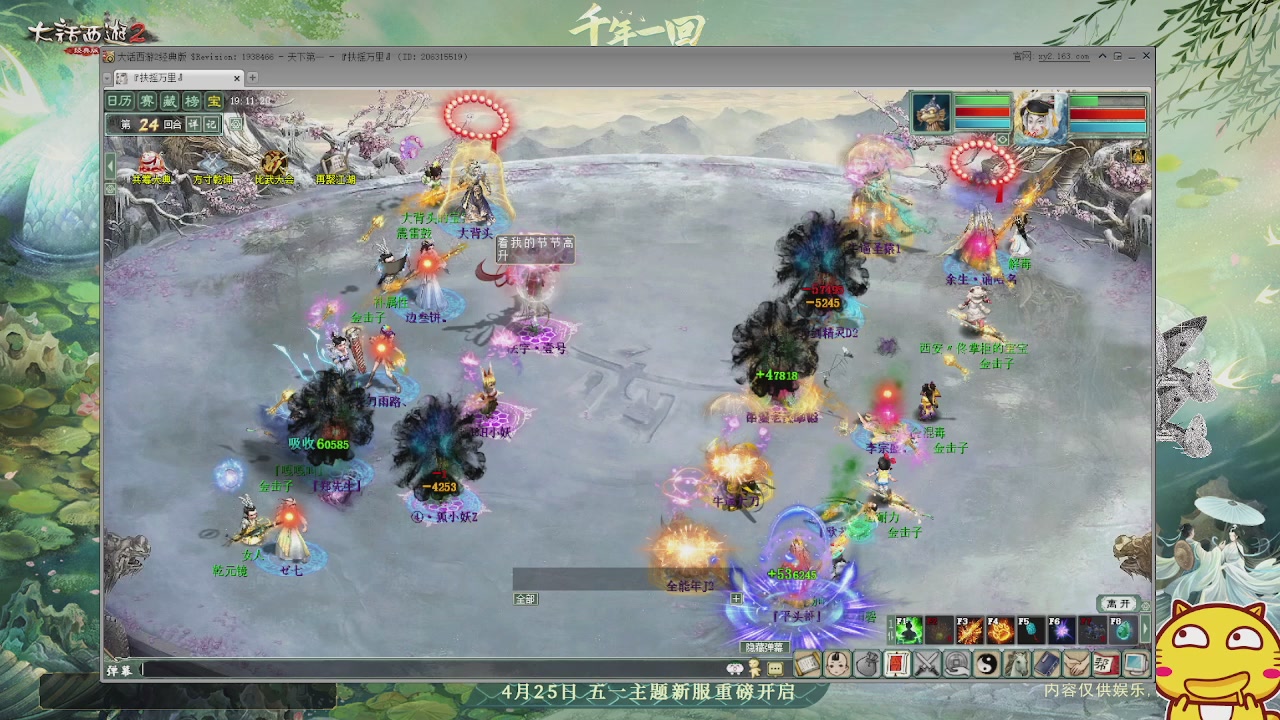Select the F4 fiery paw skill icon
1280x720 pixels.
pyautogui.click(x=1000, y=630)
